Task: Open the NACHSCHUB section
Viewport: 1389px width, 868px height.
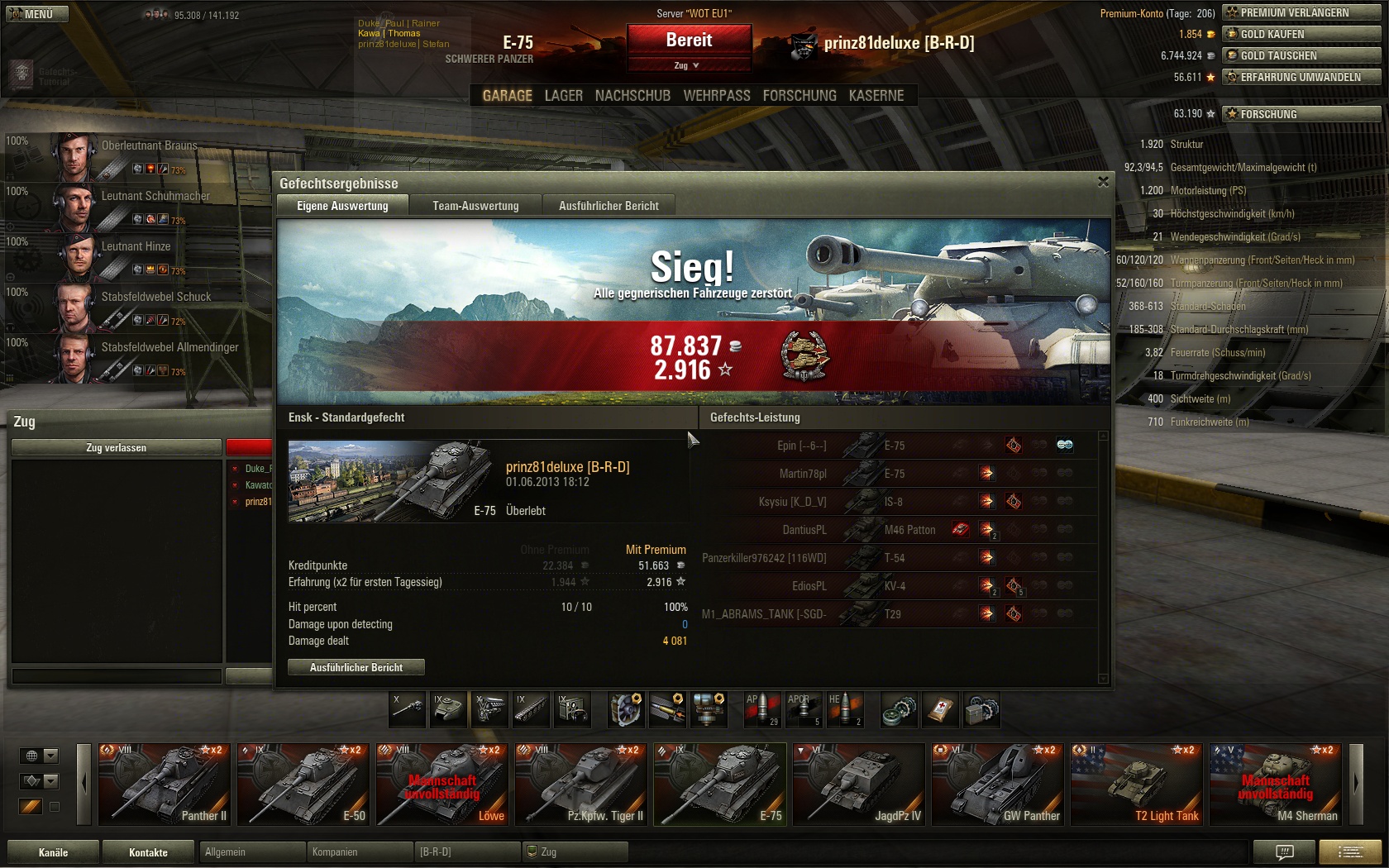Action: [x=632, y=96]
